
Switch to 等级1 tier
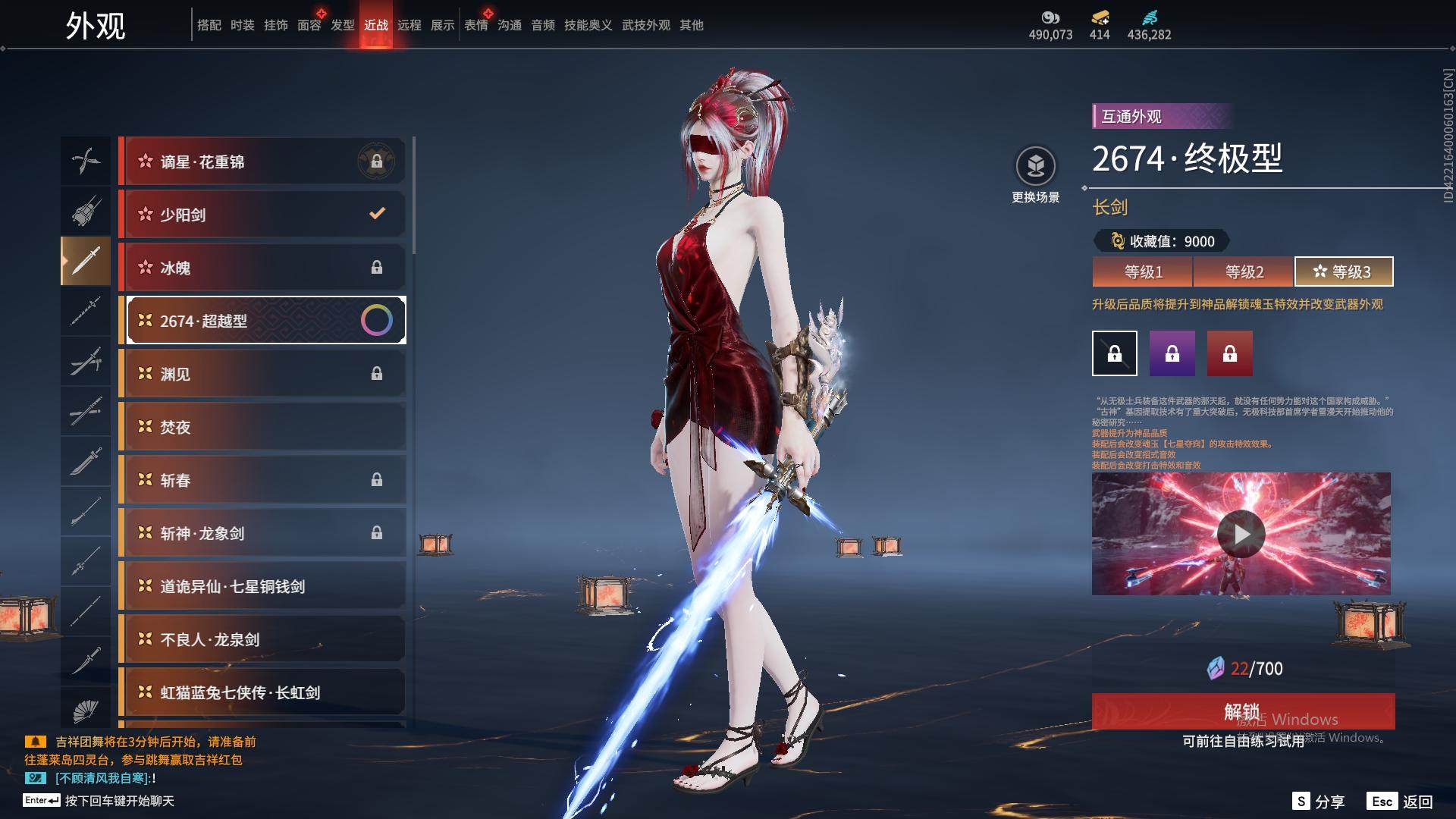1143,271
